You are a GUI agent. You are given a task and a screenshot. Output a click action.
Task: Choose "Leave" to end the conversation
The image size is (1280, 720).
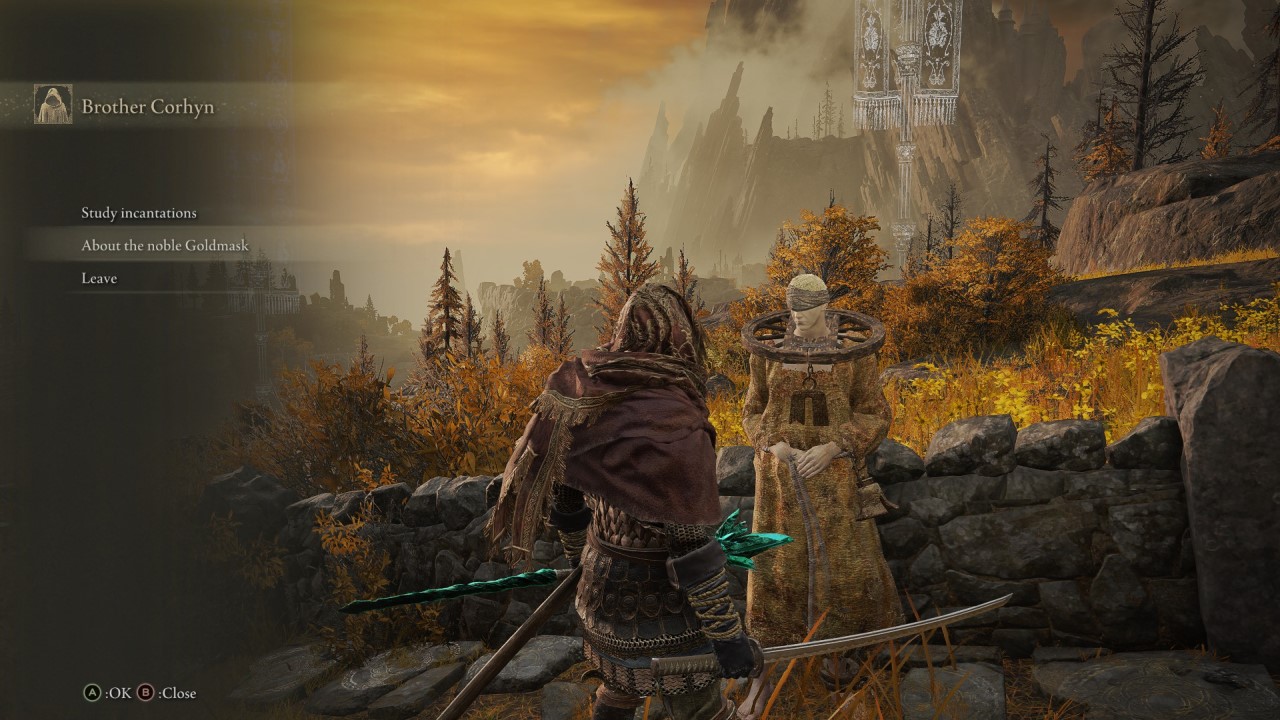click(99, 278)
